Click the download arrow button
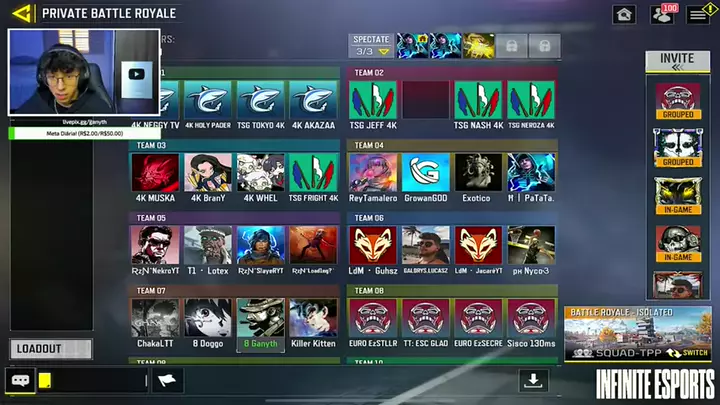The height and width of the screenshot is (405, 720). click(x=534, y=380)
